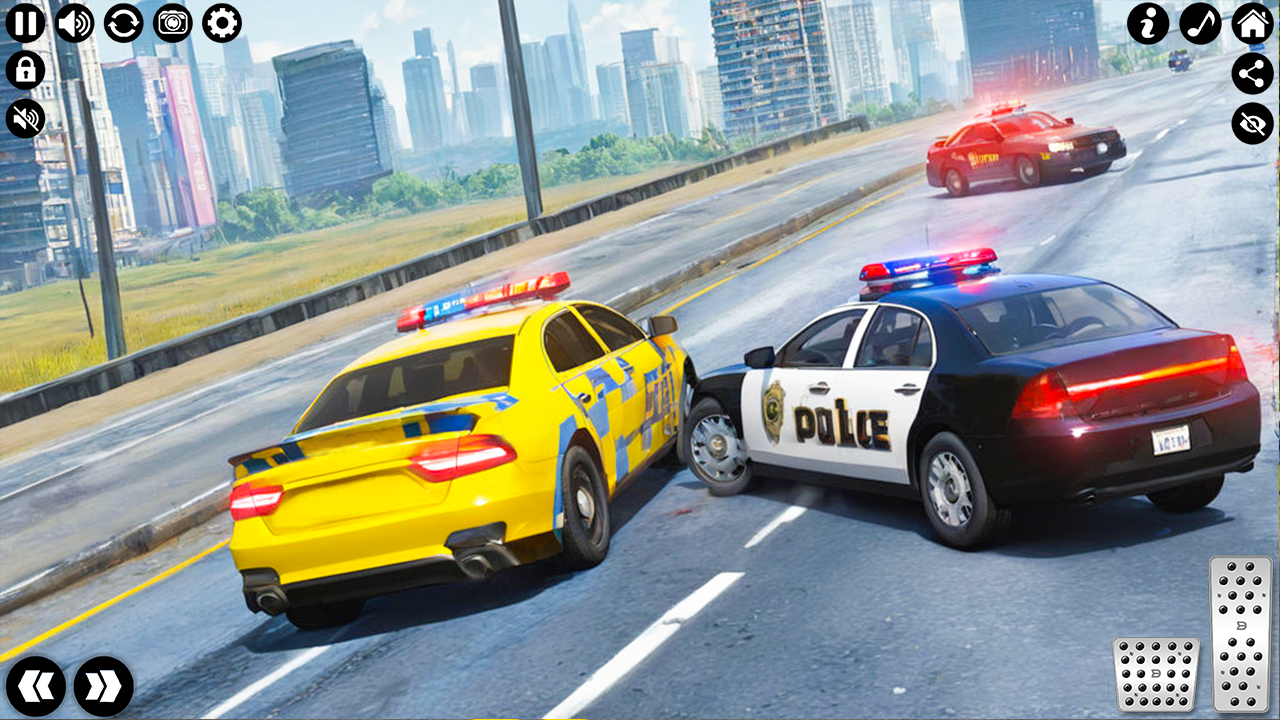Tap the music note icon

point(1200,21)
